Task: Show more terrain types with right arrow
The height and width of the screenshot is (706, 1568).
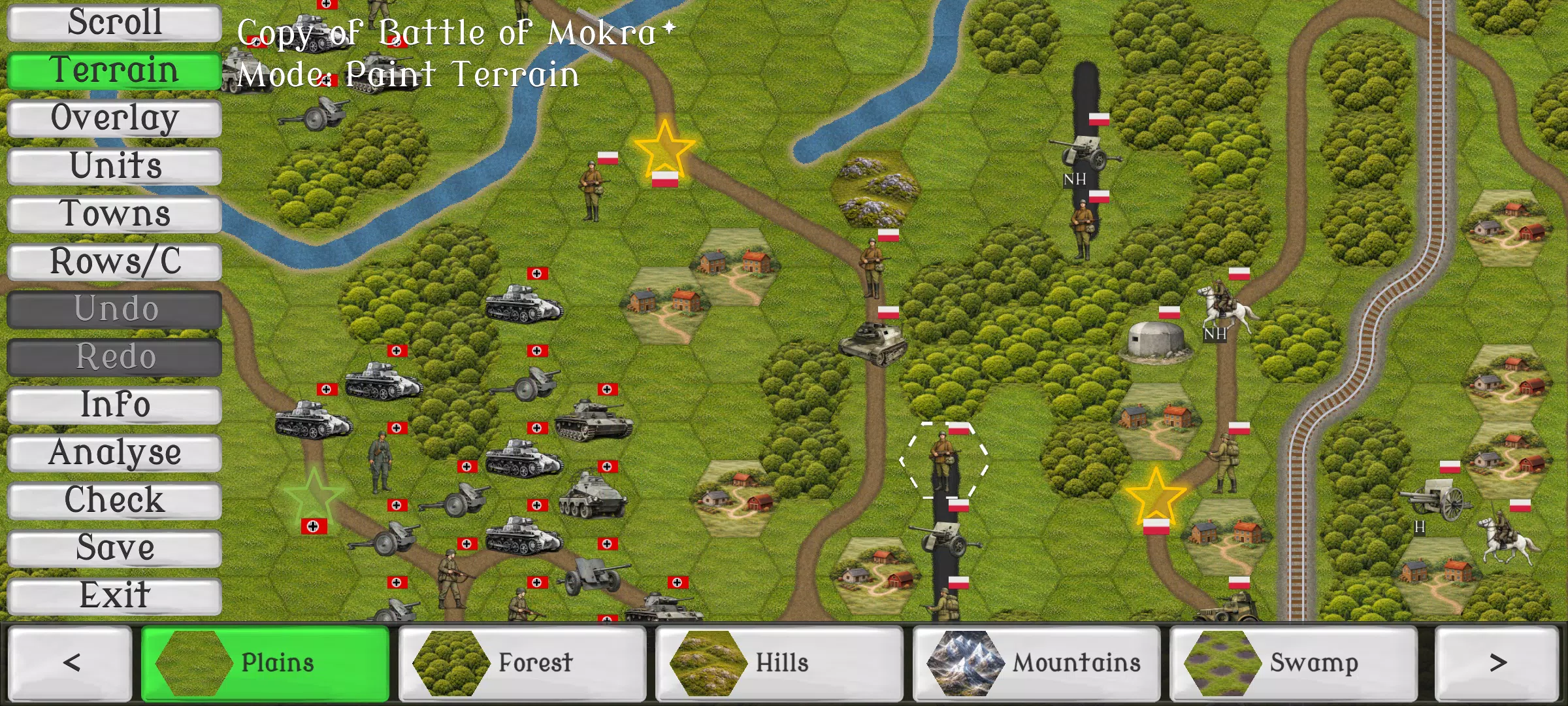Action: tap(1499, 662)
